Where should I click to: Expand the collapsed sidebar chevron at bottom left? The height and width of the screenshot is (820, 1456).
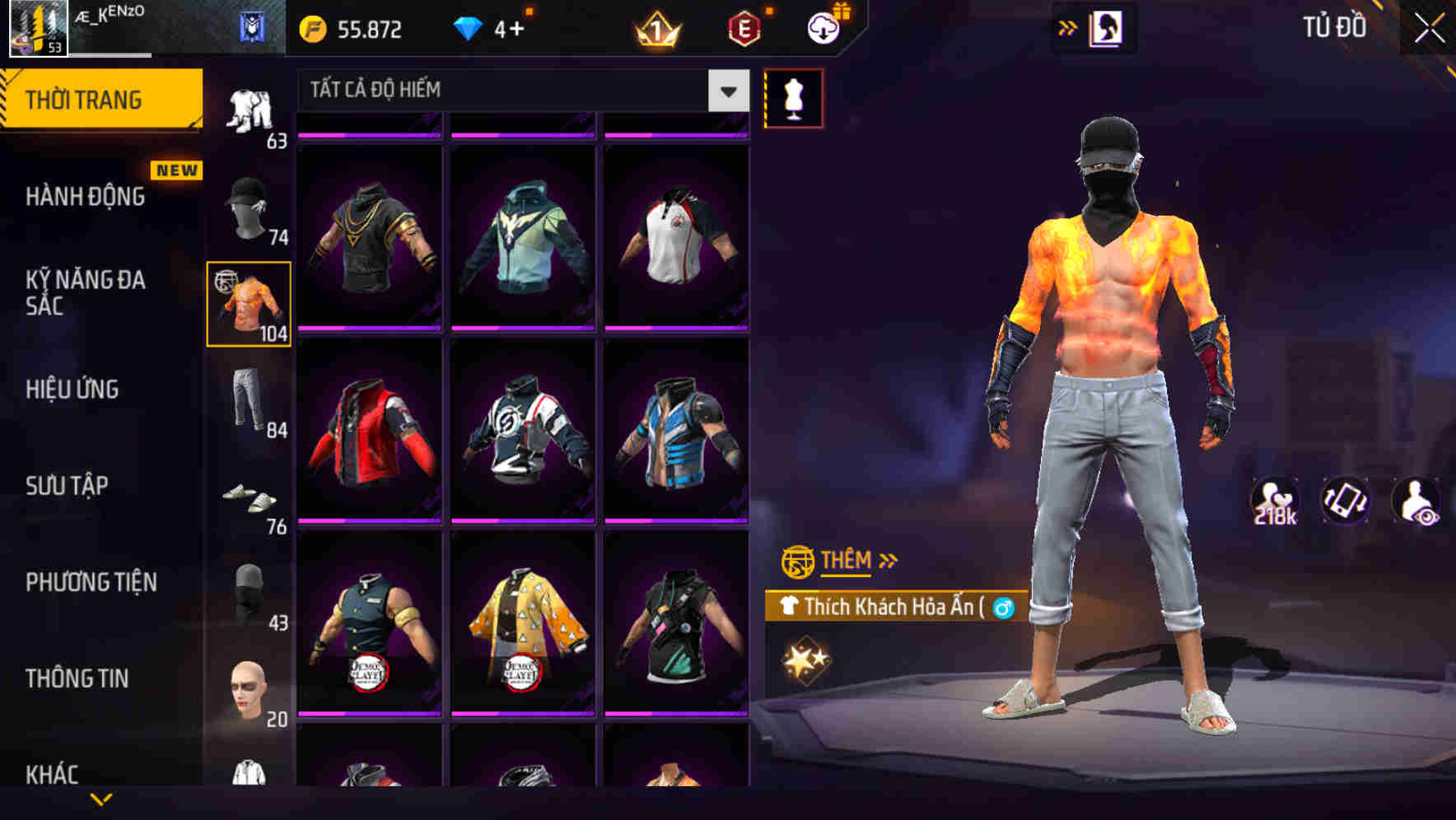[x=100, y=797]
